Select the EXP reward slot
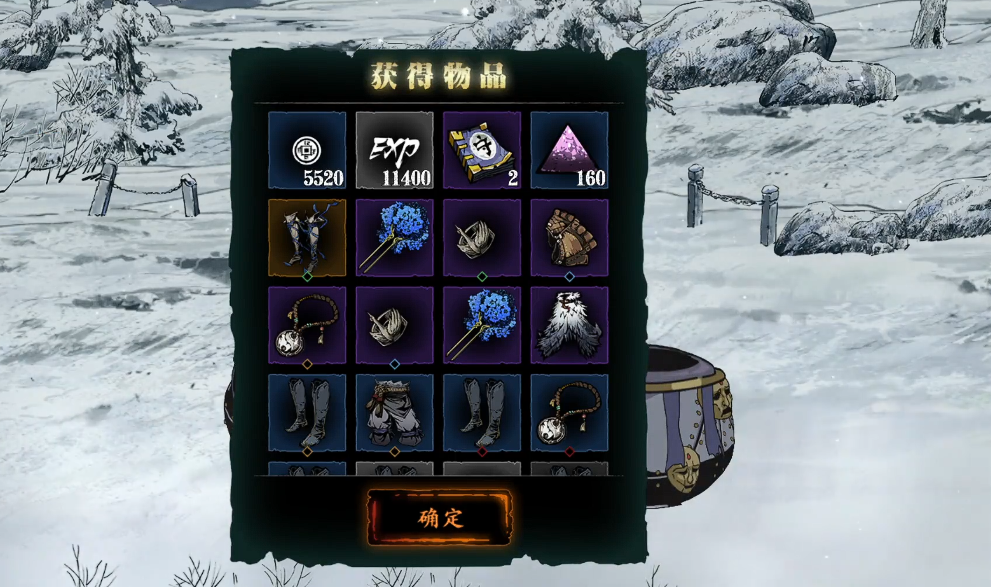This screenshot has height=587, width=991. (x=394, y=150)
